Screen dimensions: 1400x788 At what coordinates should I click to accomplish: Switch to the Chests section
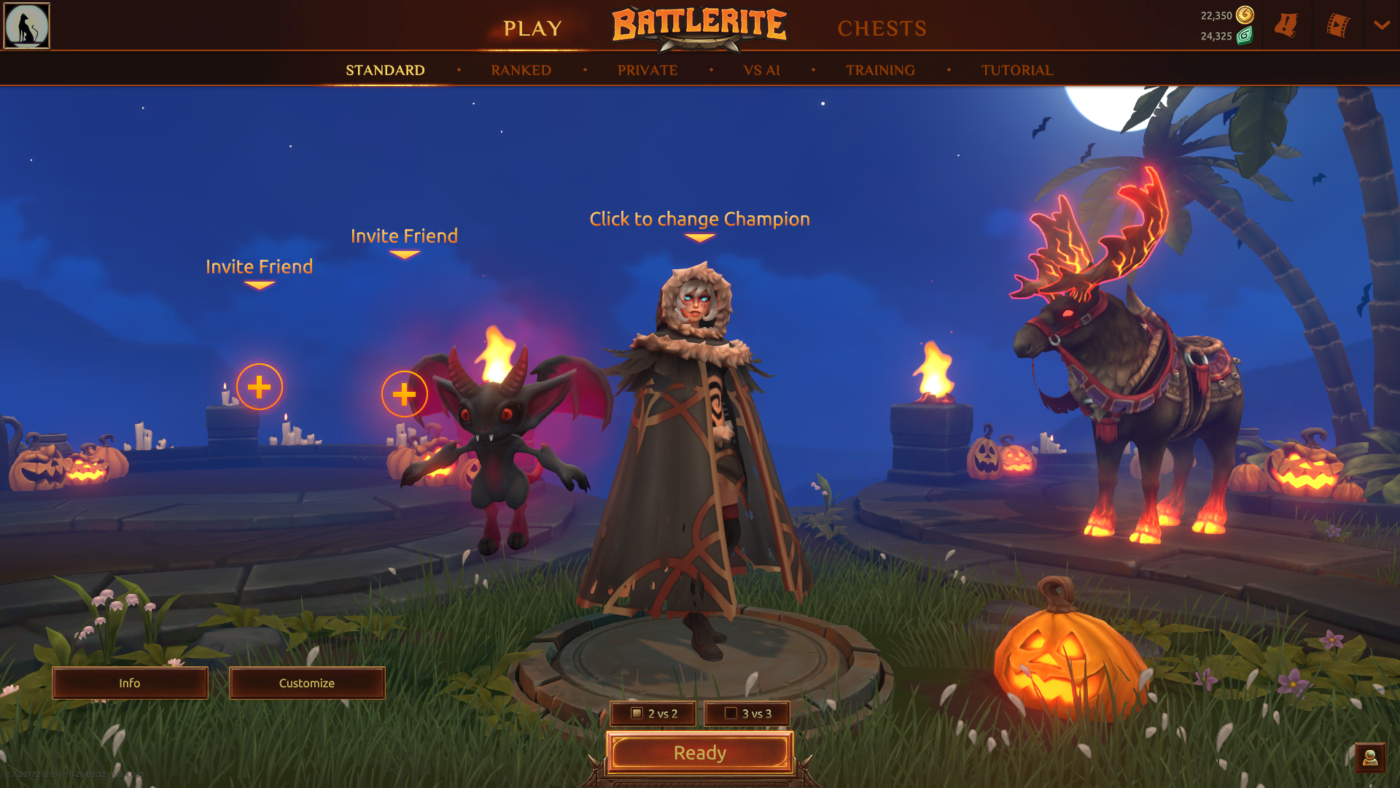click(882, 27)
